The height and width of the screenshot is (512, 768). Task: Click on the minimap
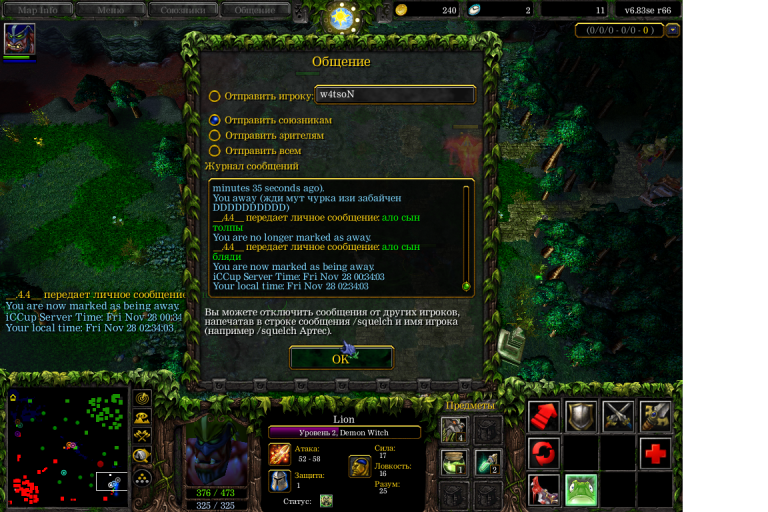[68, 447]
